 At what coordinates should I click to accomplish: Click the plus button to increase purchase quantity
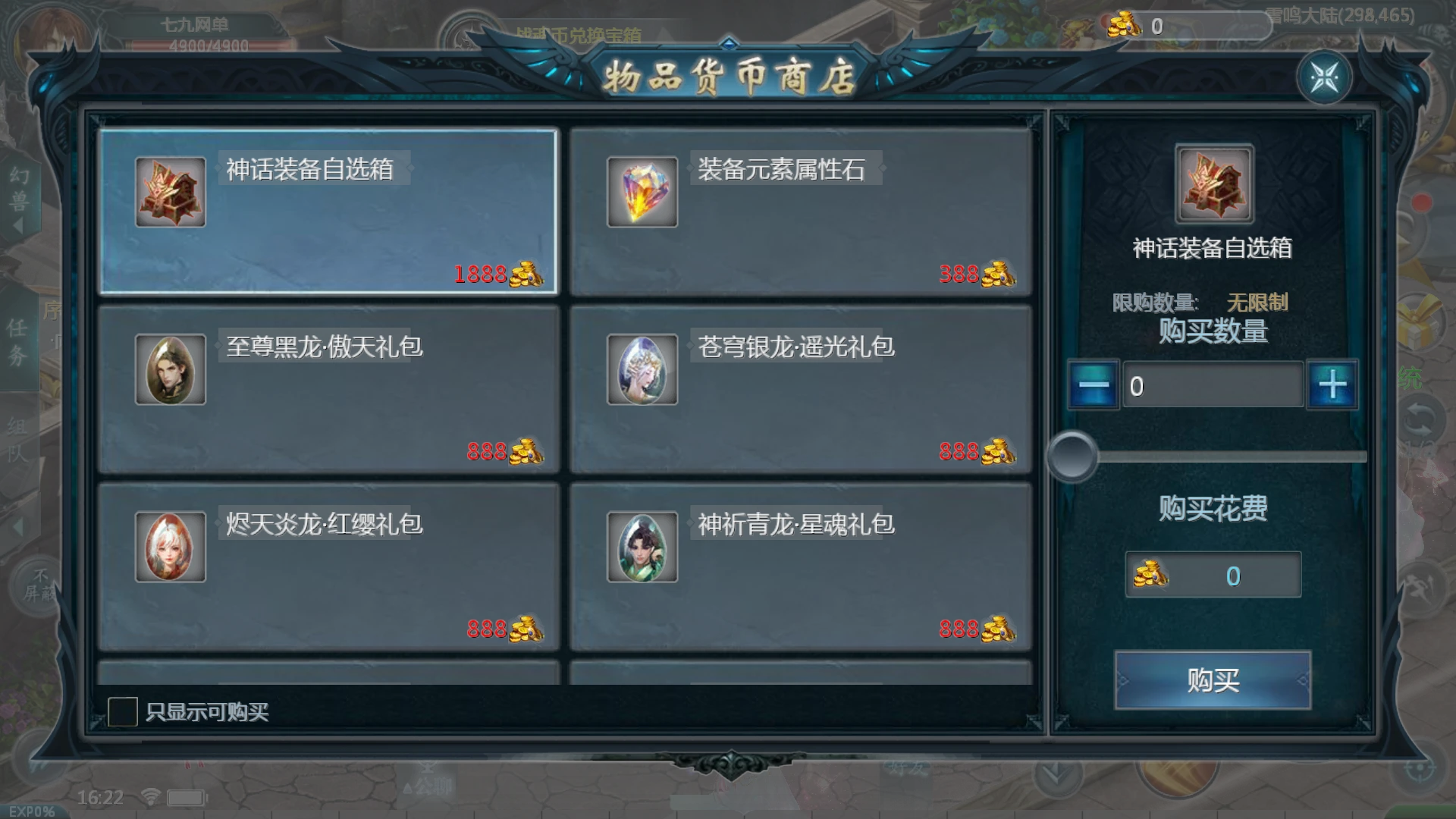point(1332,384)
